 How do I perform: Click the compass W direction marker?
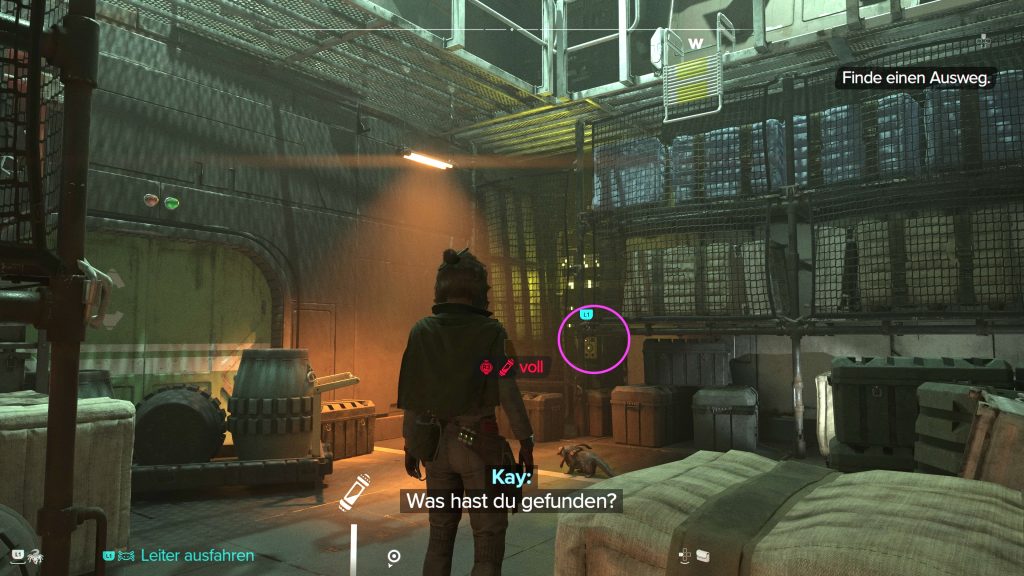[696, 43]
